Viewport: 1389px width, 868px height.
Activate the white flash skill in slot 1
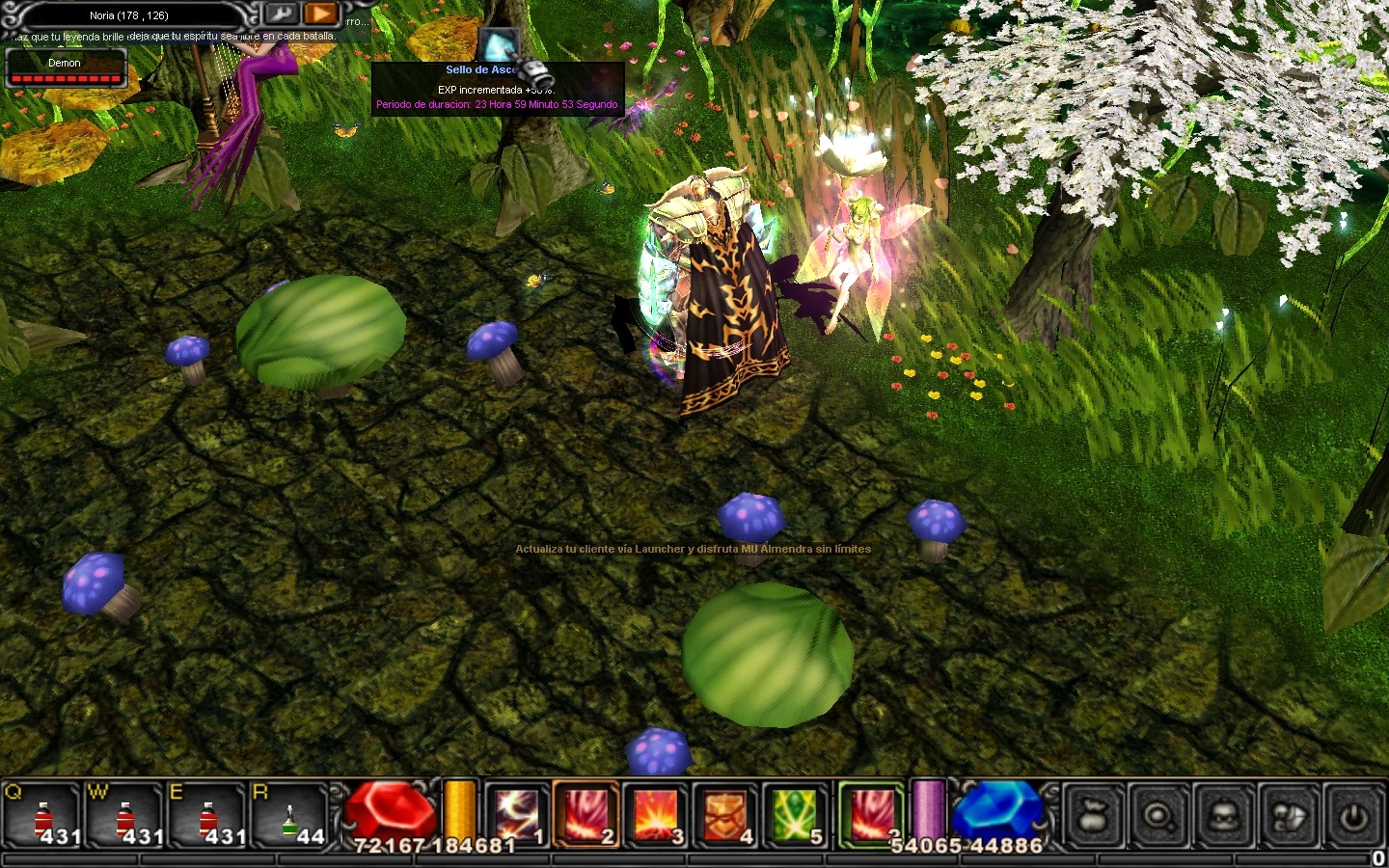click(518, 815)
